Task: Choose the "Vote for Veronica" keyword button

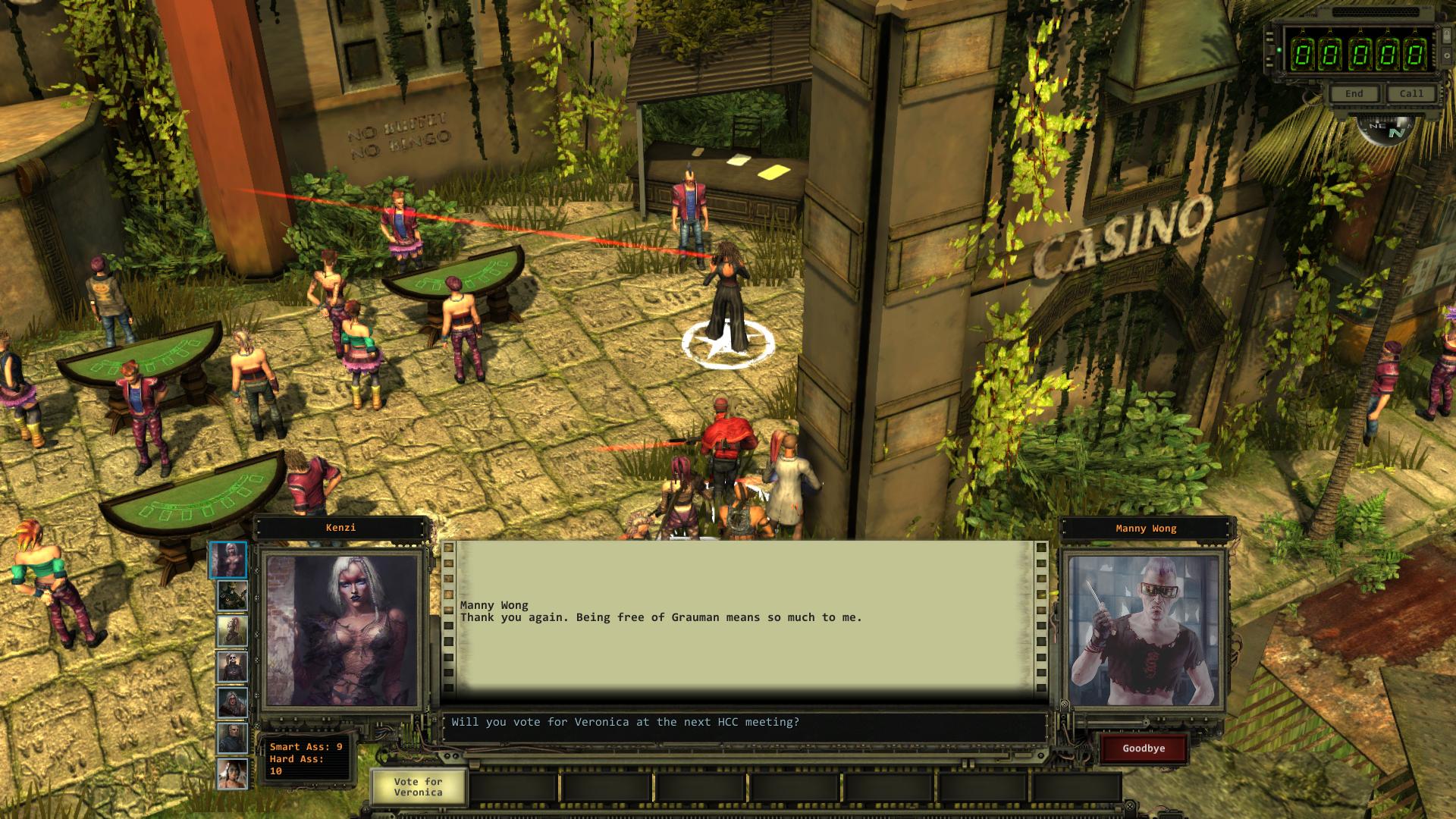Action: 418,786
